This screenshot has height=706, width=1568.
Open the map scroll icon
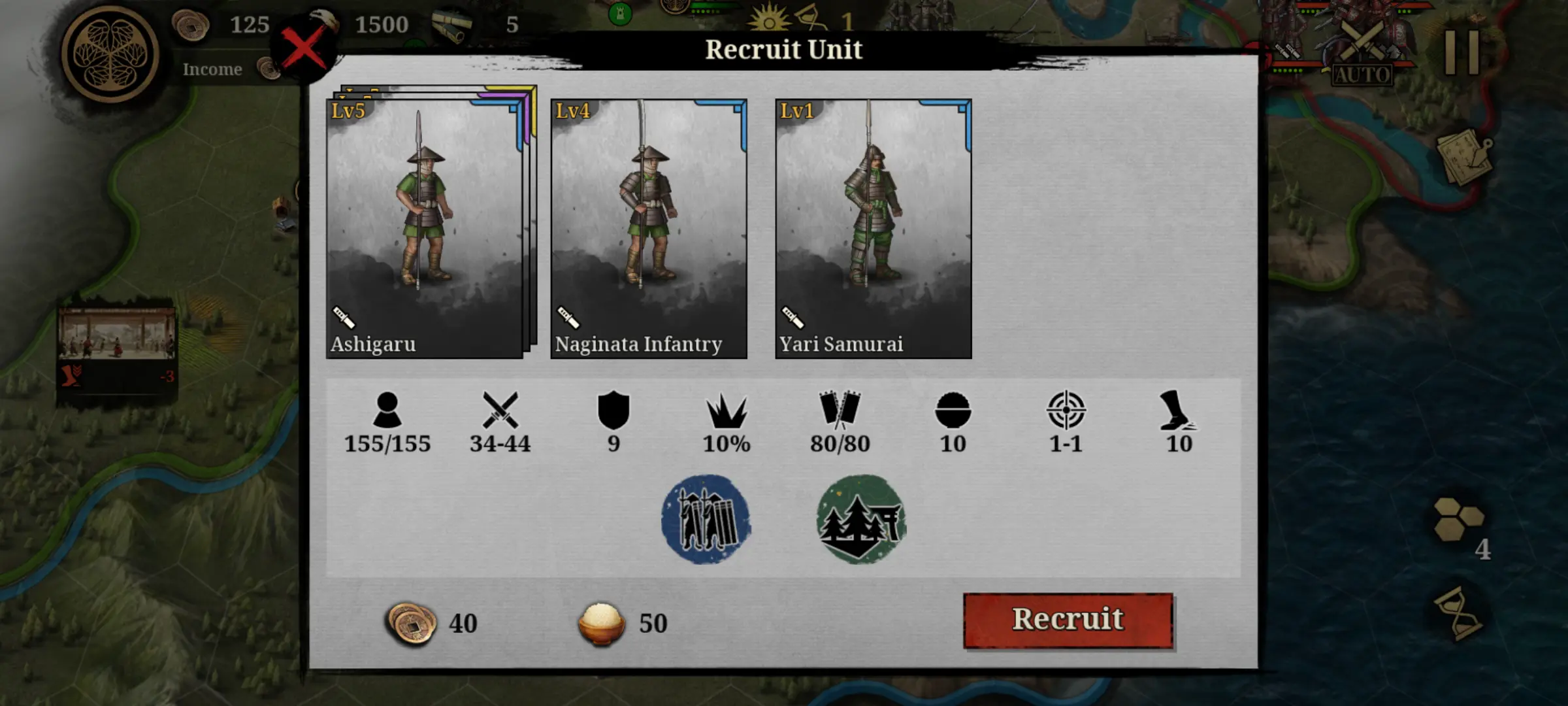1463,157
